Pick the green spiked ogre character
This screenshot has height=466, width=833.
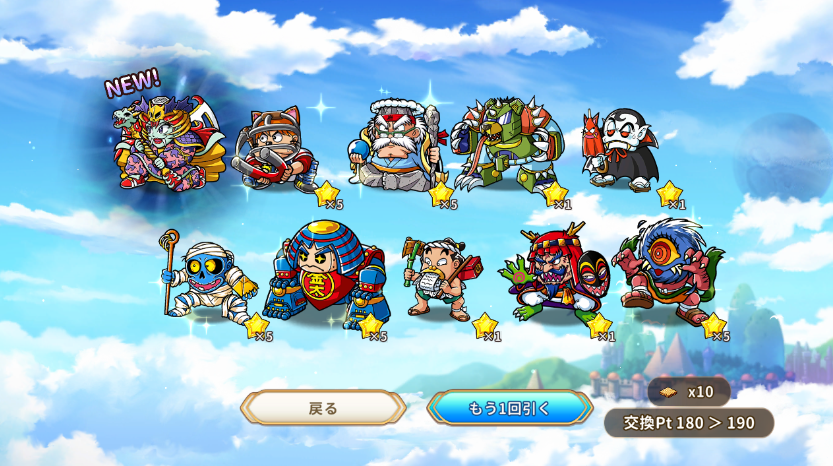click(x=506, y=145)
